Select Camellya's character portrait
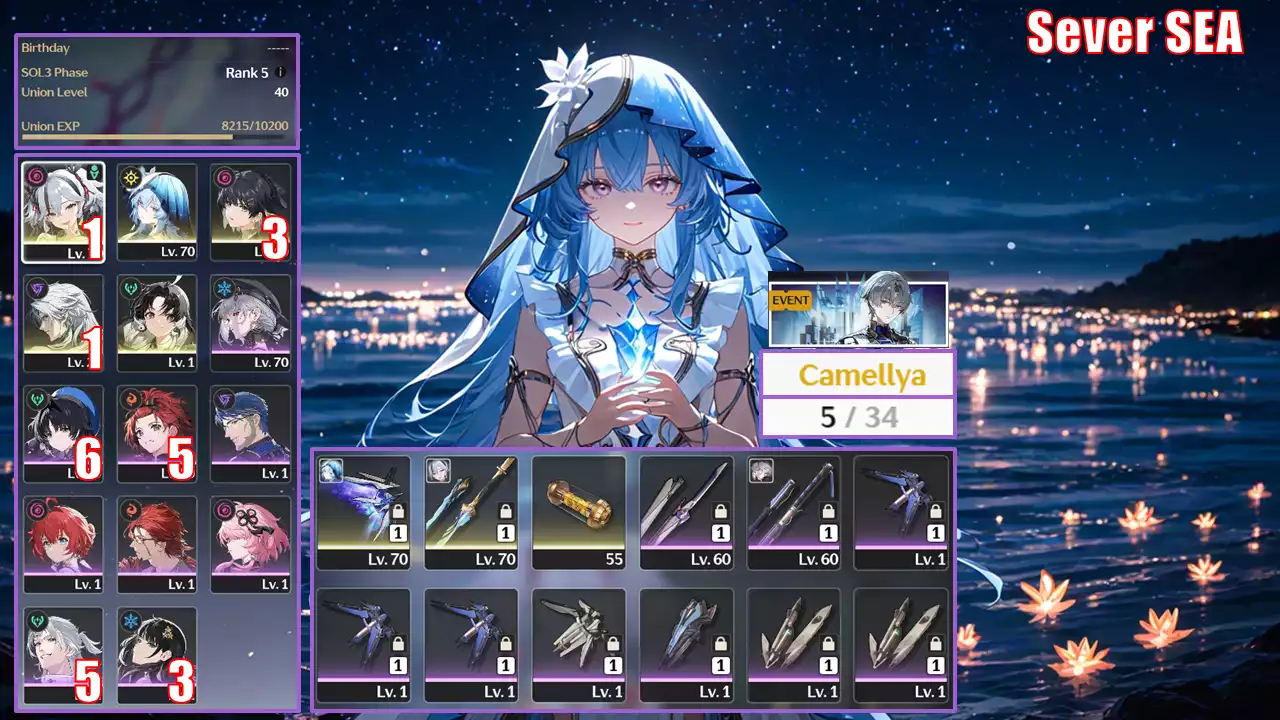This screenshot has width=1280, height=720. [x=63, y=212]
